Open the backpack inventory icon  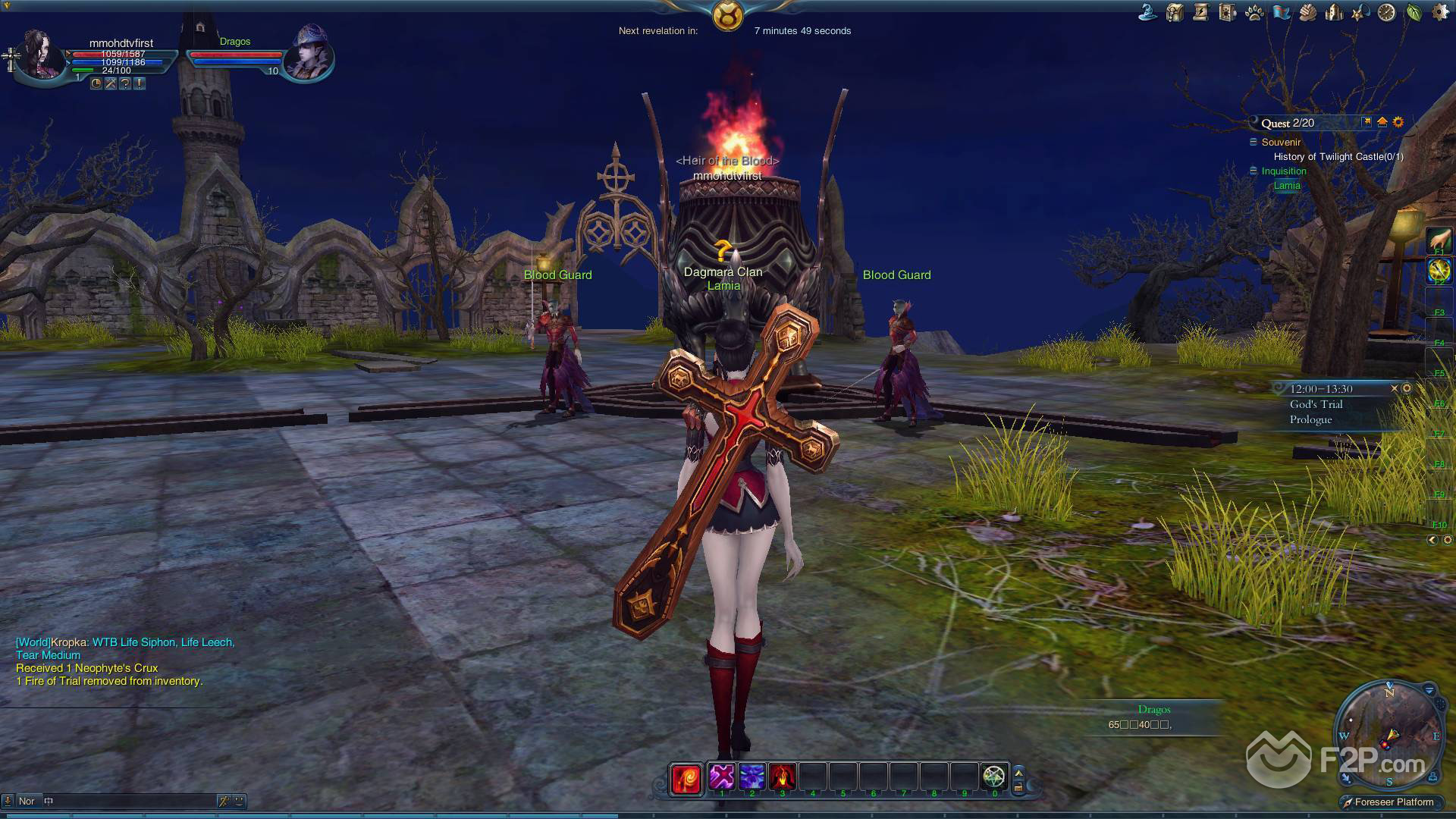[x=1175, y=12]
